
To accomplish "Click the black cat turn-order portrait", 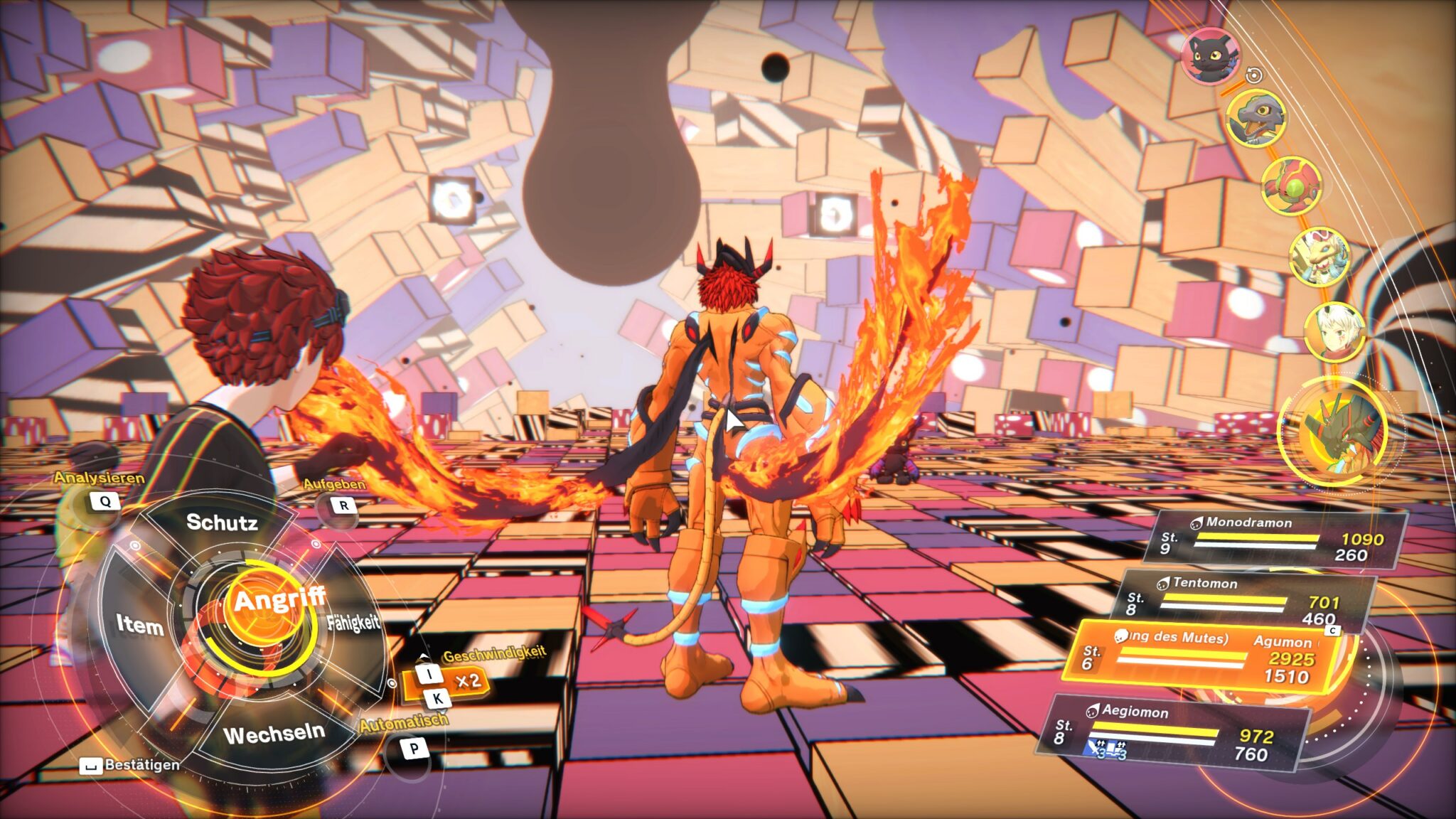I will click(x=1211, y=55).
